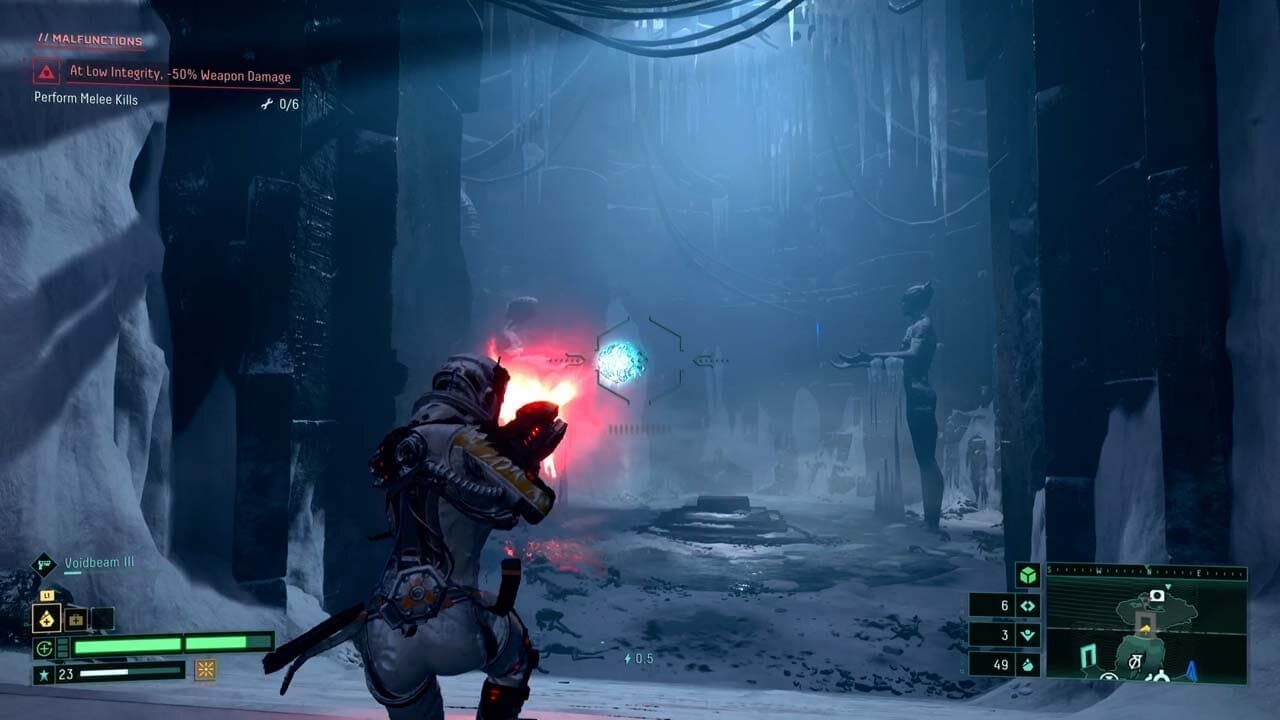This screenshot has height=720, width=1280.
Task: Click the blue arrow marker on the minimap
Action: click(x=1191, y=670)
